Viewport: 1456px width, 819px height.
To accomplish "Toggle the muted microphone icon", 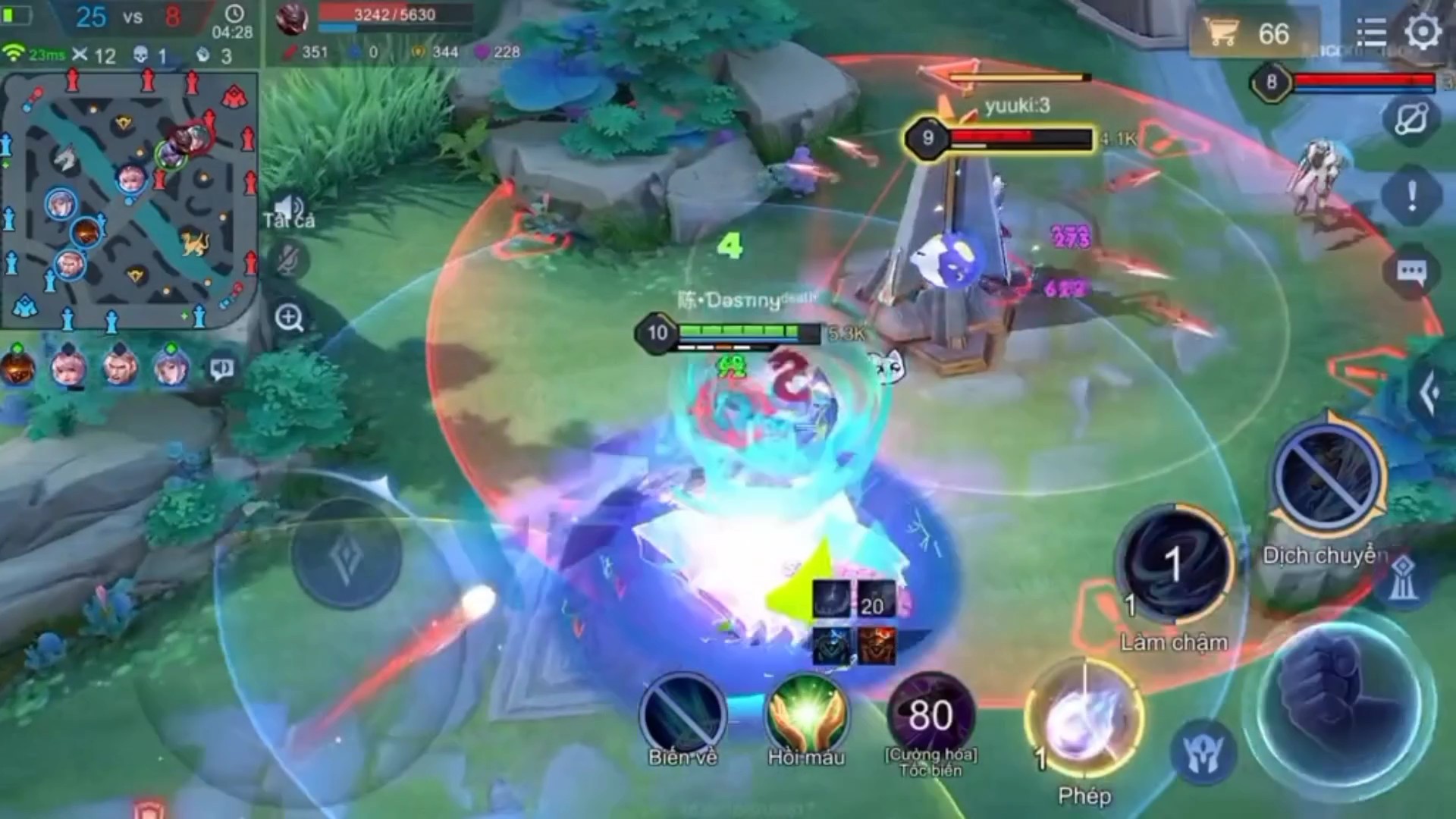I will pyautogui.click(x=289, y=260).
